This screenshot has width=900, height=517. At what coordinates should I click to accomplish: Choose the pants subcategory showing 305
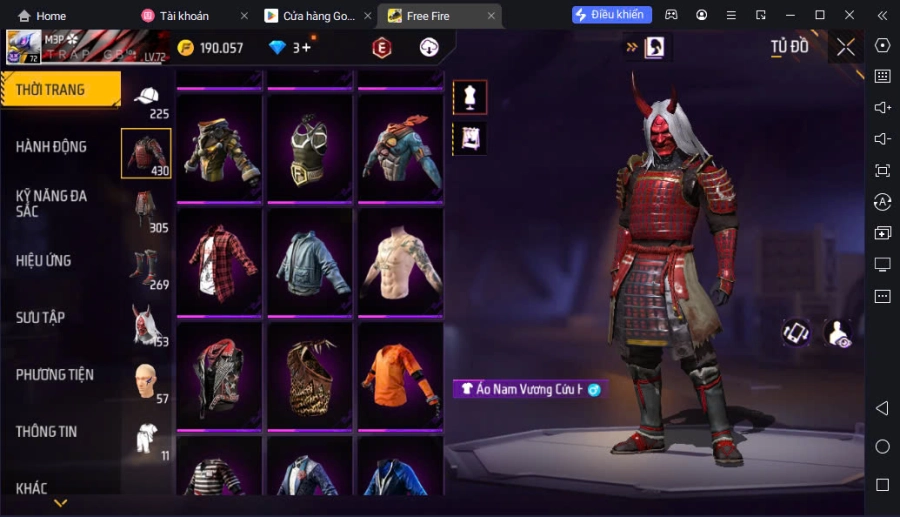click(147, 211)
